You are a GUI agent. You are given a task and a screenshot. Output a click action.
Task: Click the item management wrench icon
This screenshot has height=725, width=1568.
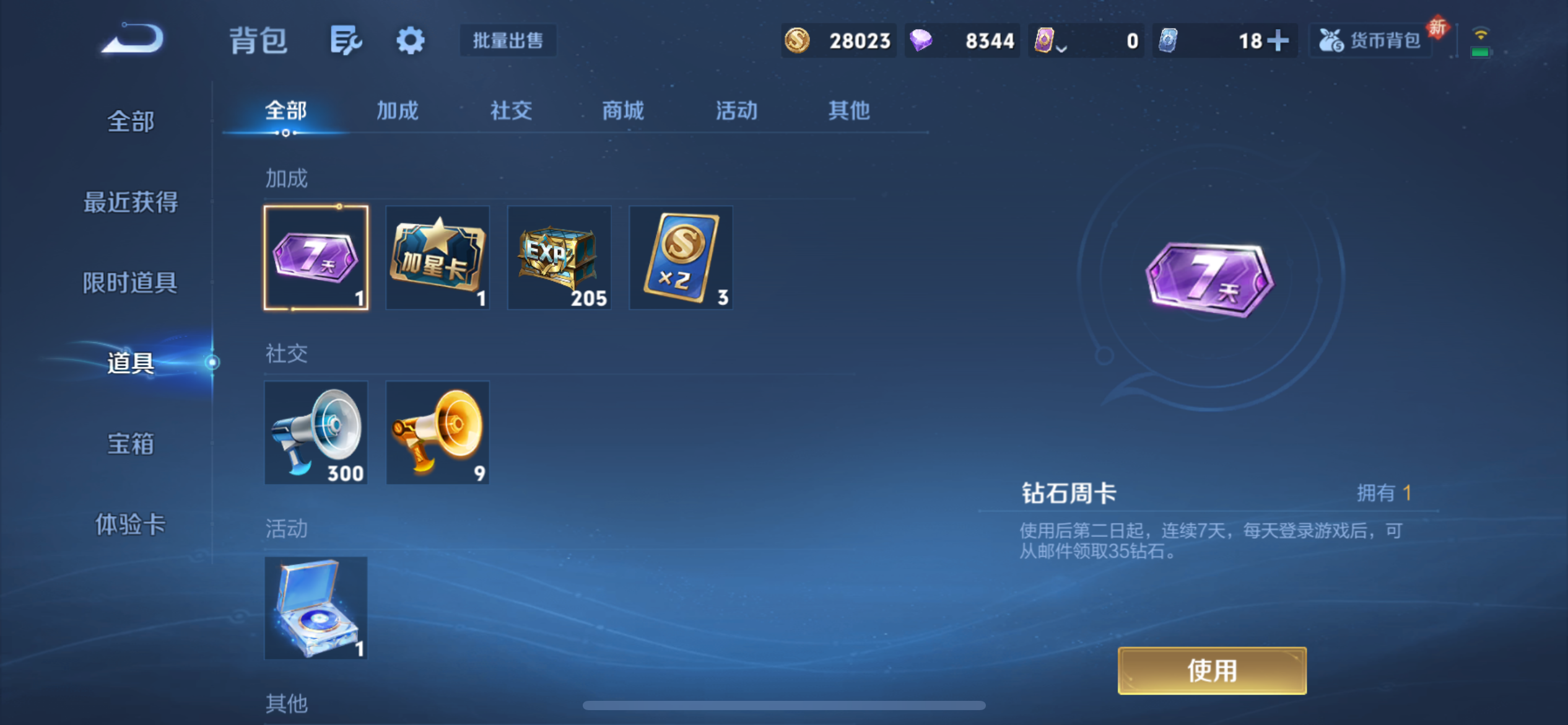pos(345,40)
